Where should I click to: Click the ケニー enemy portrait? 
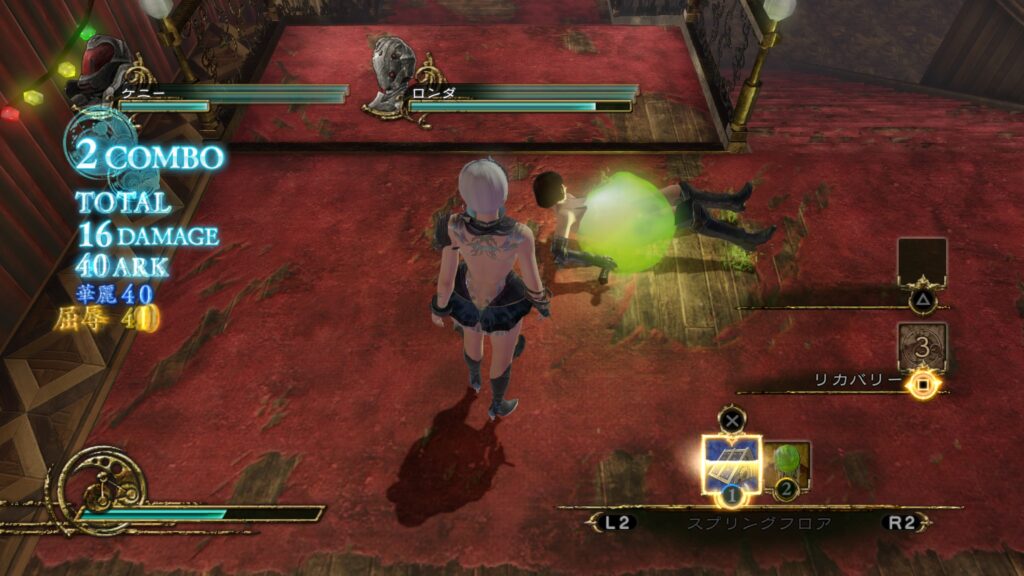point(102,74)
